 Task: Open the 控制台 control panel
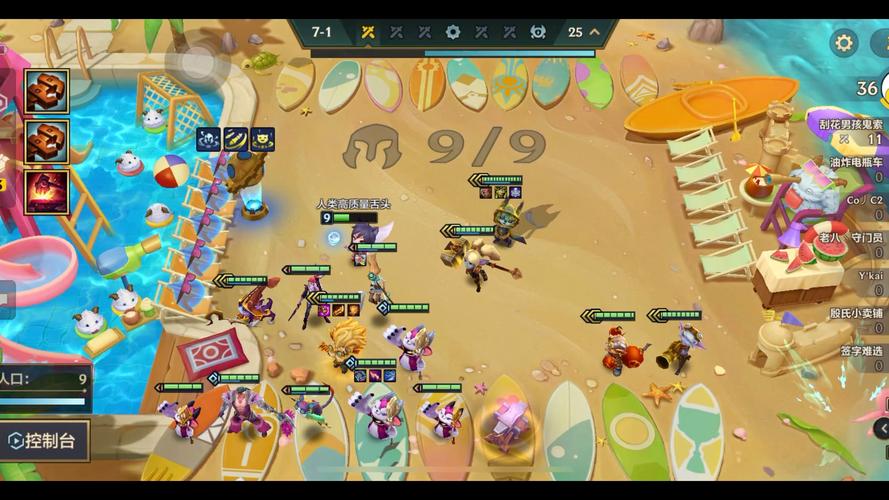pyautogui.click(x=45, y=440)
